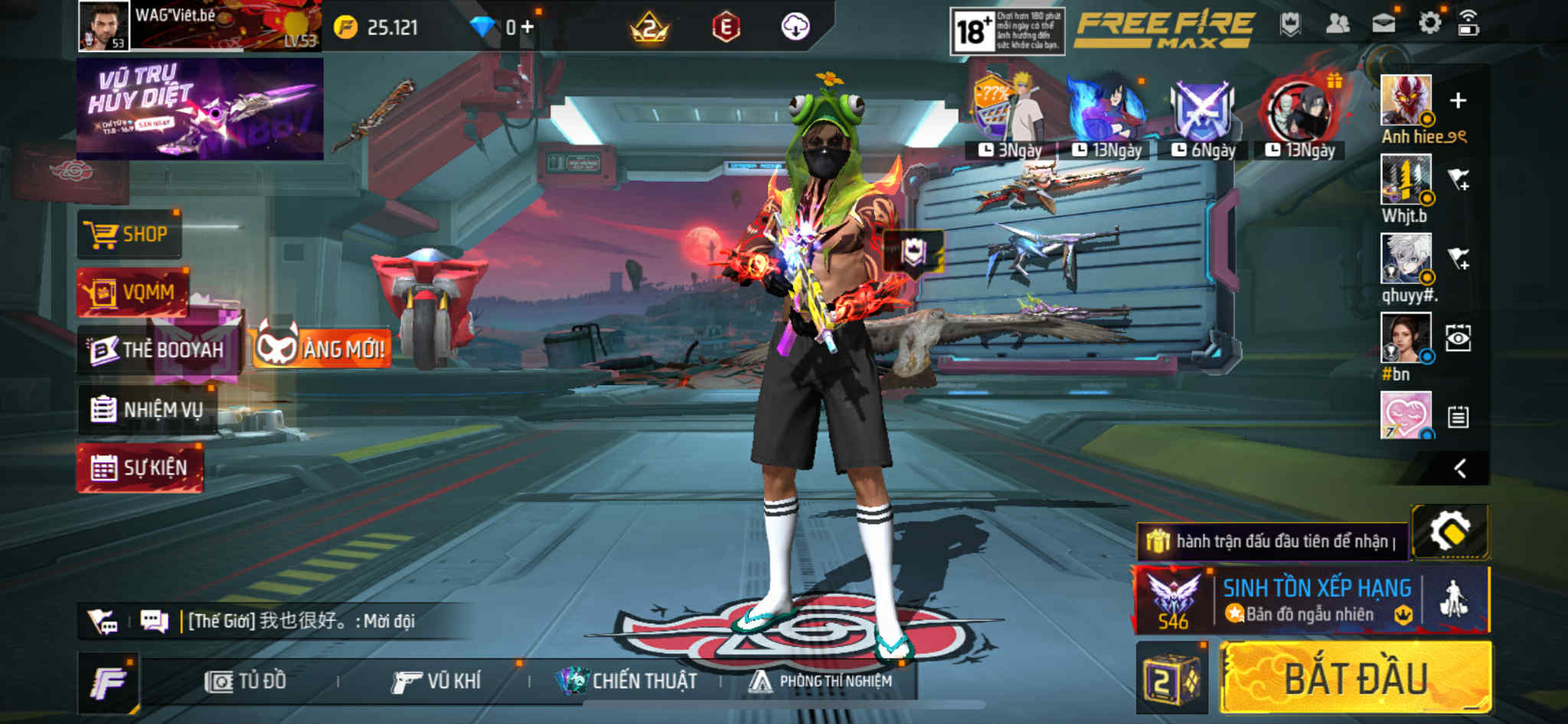The image size is (1568, 724).
Task: Start the match with BẮT ĐẦU
Action: pyautogui.click(x=1355, y=678)
